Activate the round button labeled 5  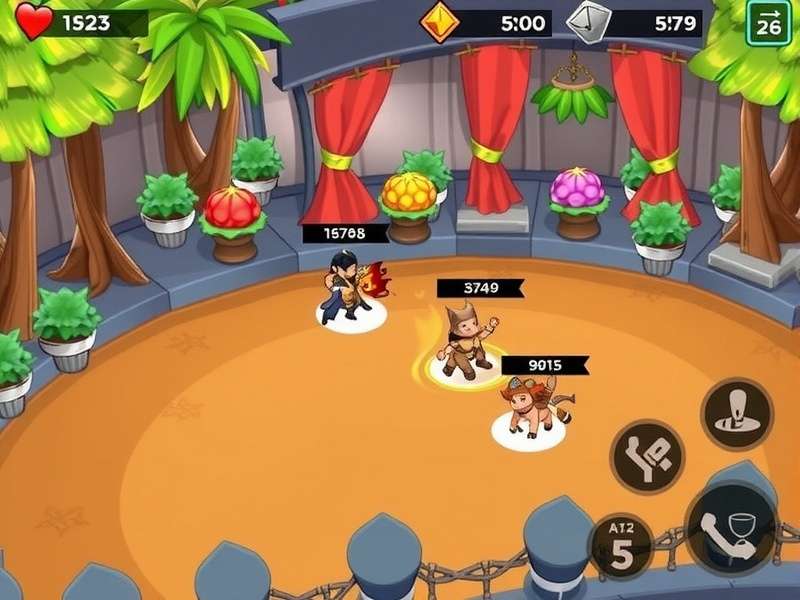(621, 547)
